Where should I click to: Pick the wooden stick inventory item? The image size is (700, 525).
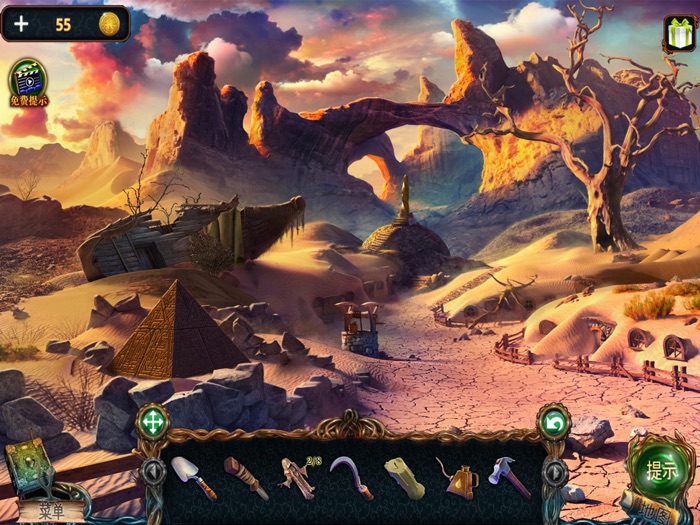tap(245, 477)
